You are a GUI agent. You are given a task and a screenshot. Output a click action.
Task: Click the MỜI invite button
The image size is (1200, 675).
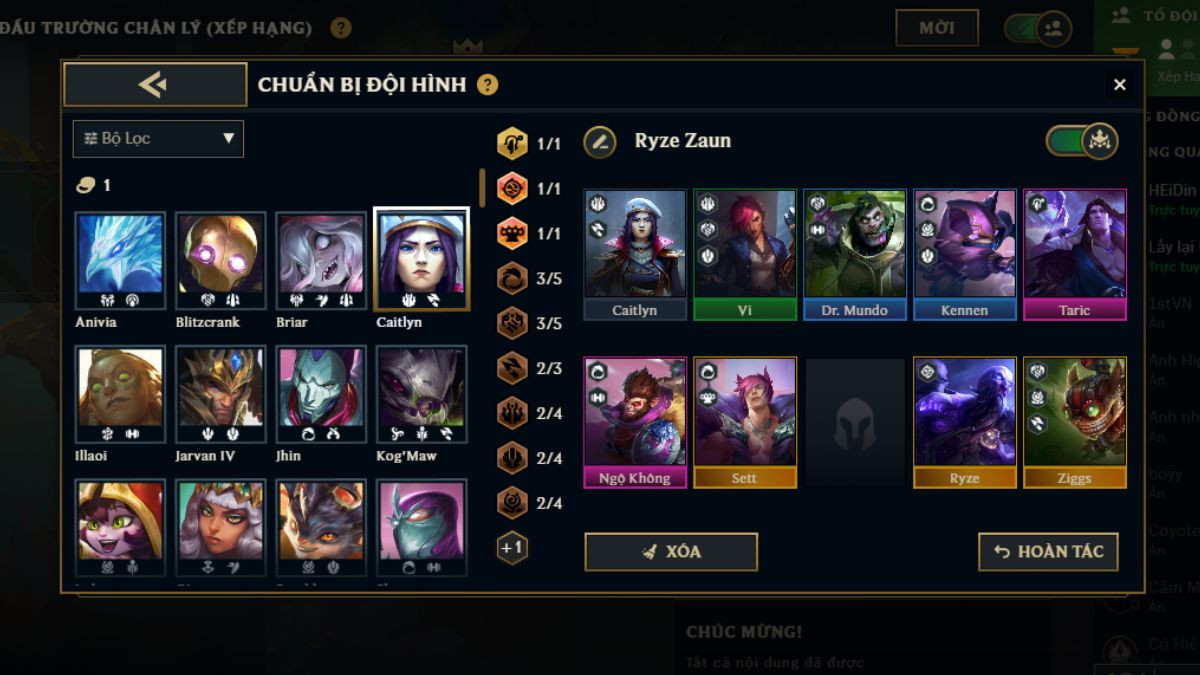click(x=937, y=28)
